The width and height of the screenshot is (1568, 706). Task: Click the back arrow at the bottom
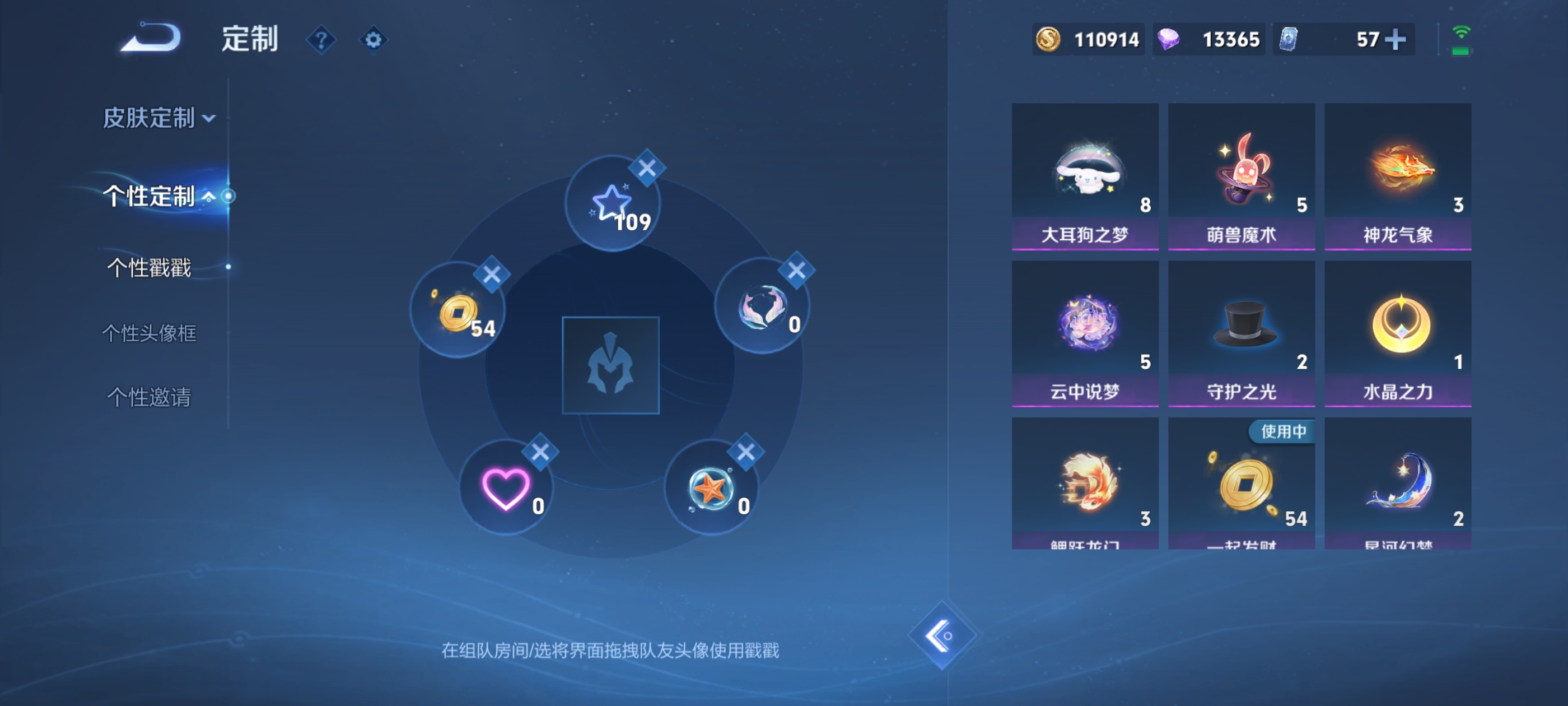pyautogui.click(x=941, y=635)
